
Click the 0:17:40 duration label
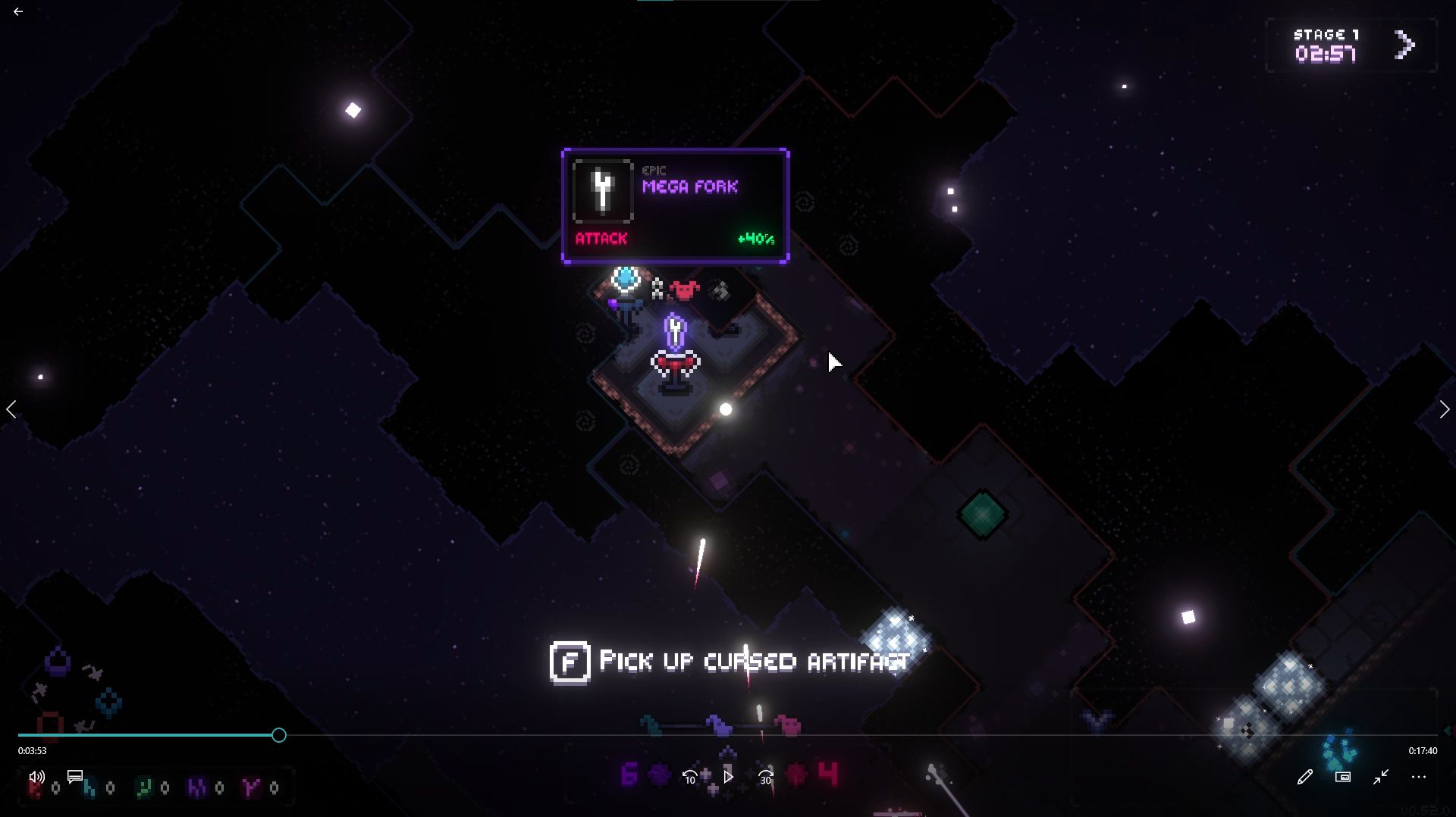pyautogui.click(x=1422, y=751)
